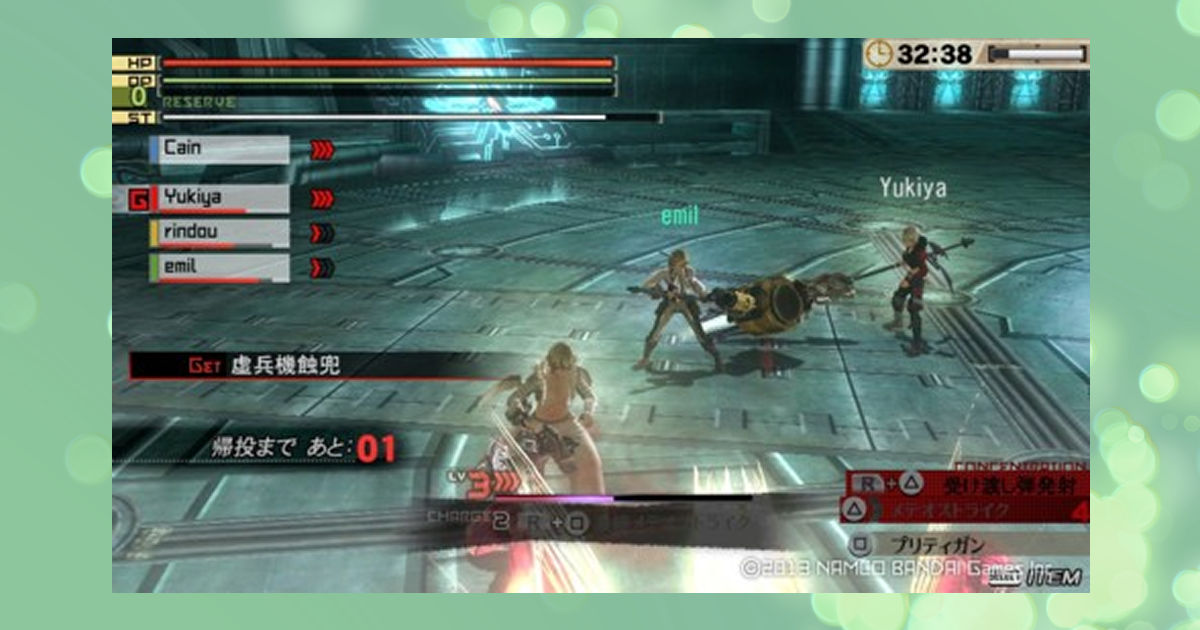Select the Cain party member row
This screenshot has width=1200, height=630.
pos(219,149)
